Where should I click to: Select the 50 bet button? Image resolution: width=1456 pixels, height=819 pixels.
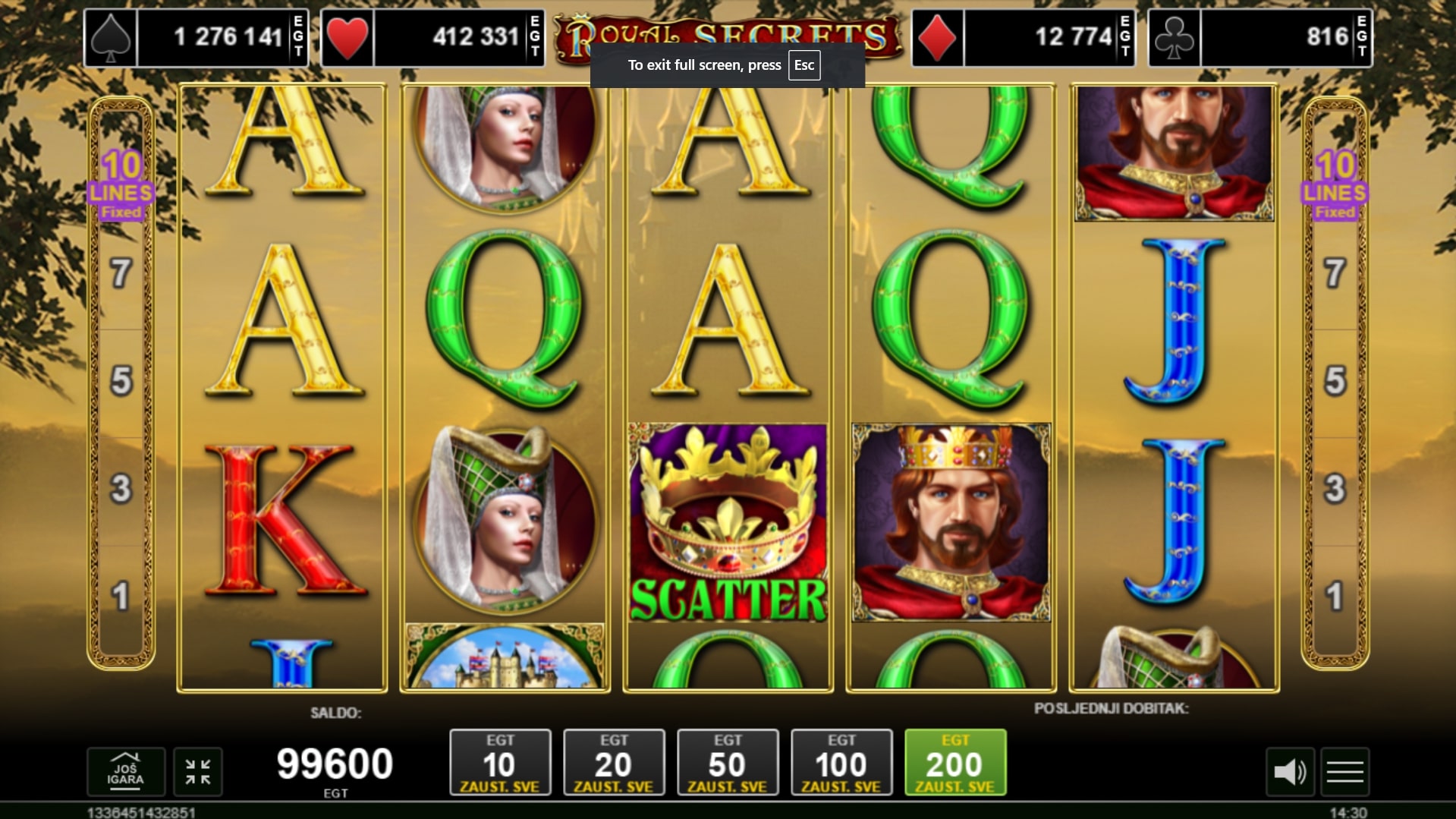click(728, 762)
